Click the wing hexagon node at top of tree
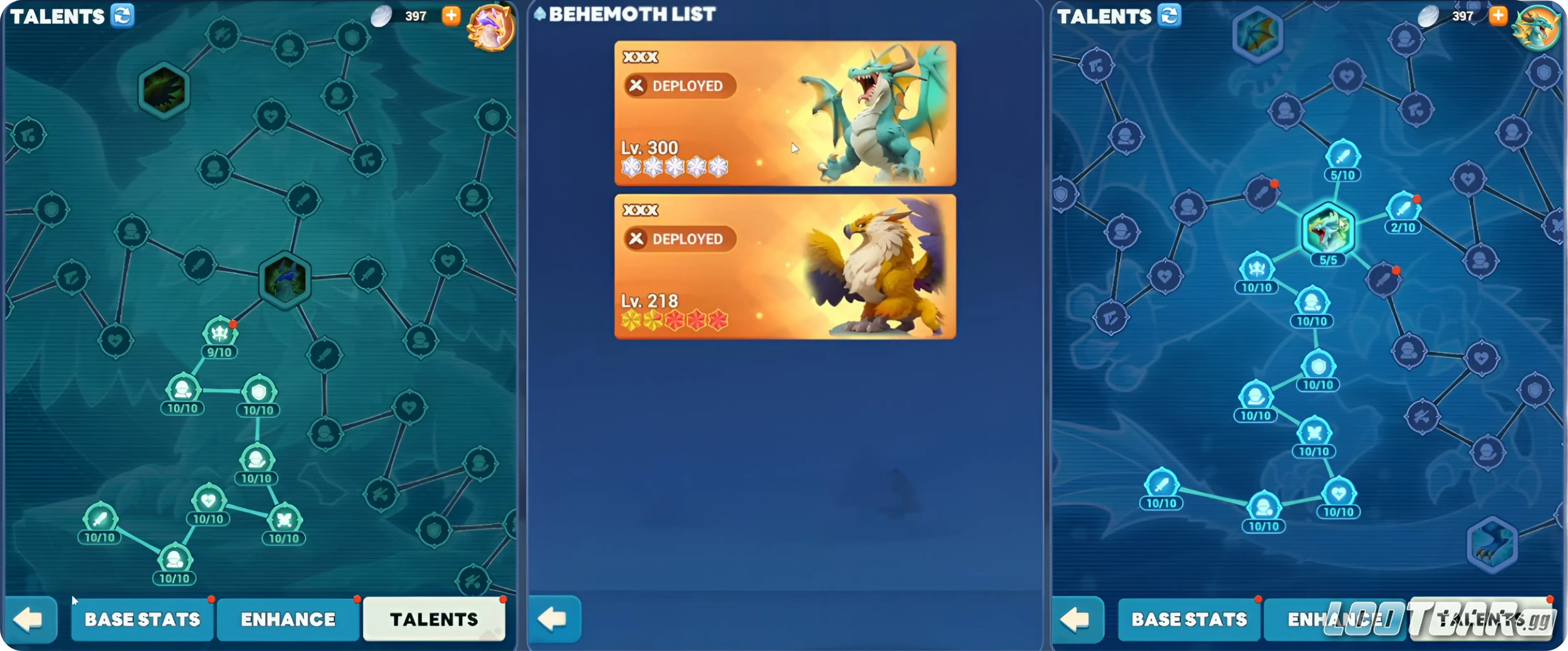This screenshot has height=651, width=1568. [x=1258, y=34]
